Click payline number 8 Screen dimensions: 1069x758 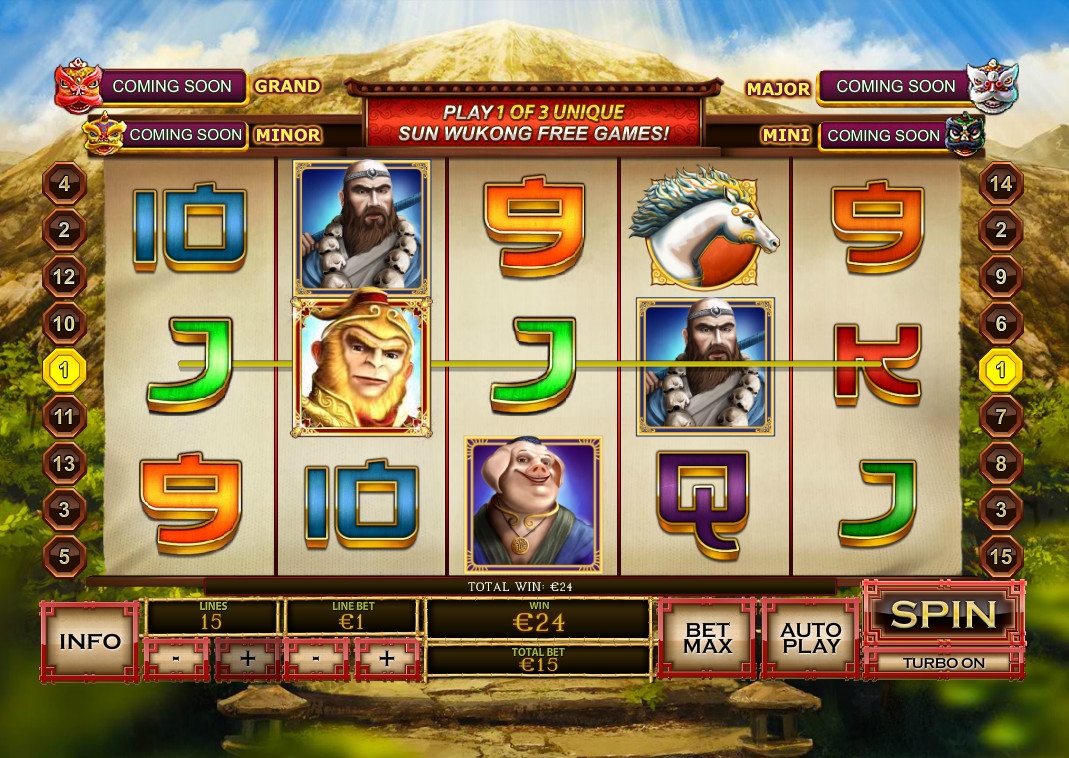[1001, 464]
